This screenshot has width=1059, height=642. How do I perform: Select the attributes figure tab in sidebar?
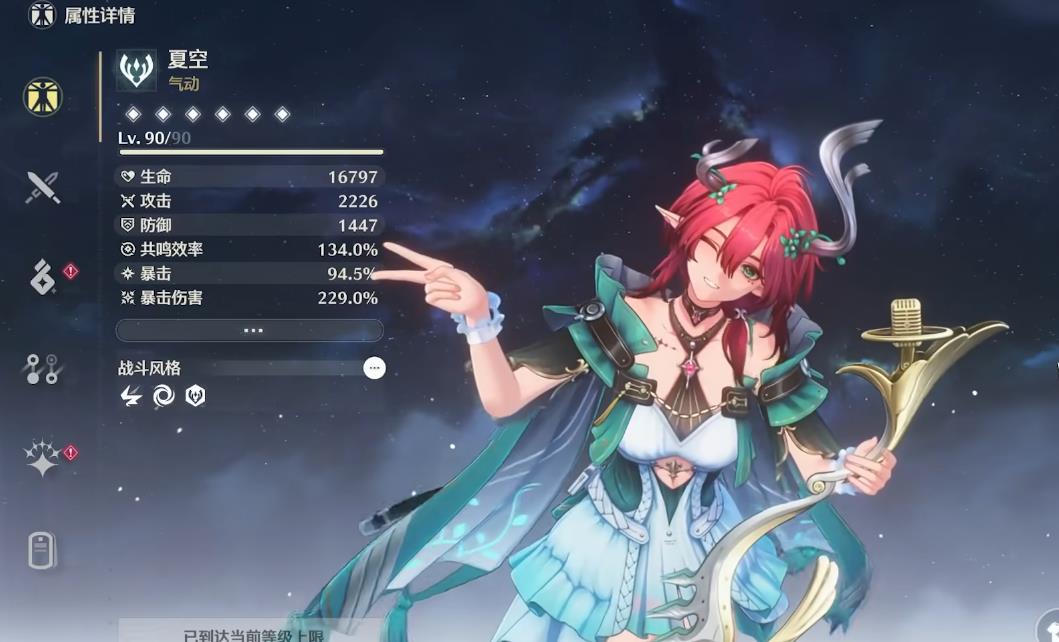(43, 97)
